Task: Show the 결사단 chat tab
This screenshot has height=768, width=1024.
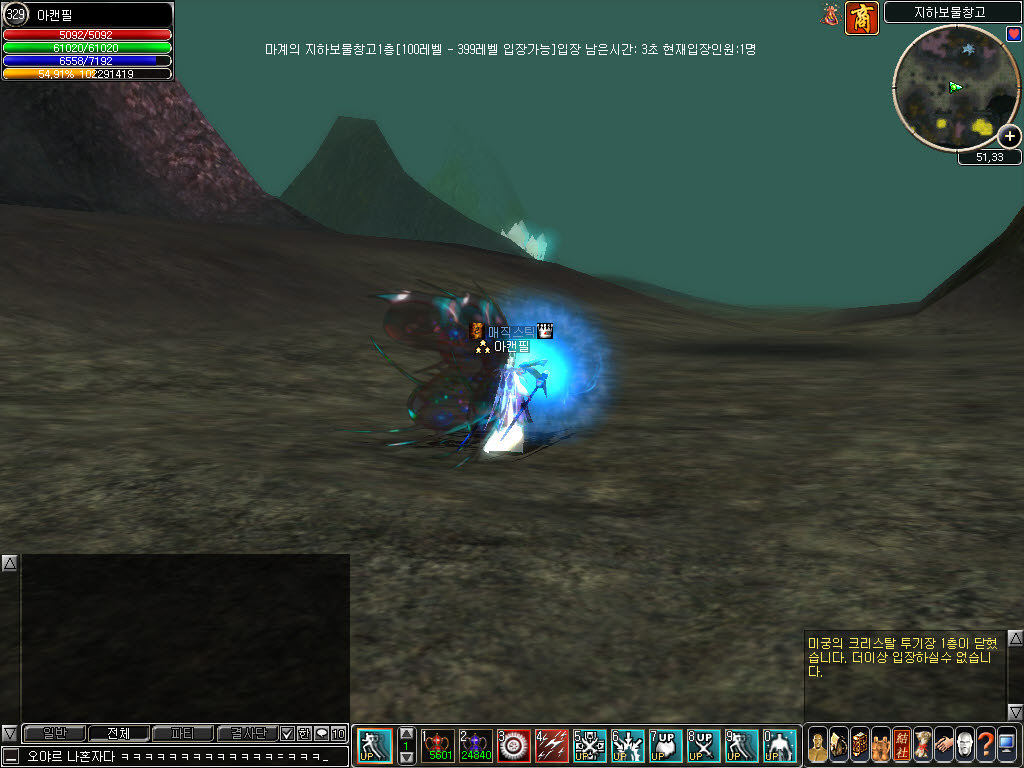Action: 246,733
